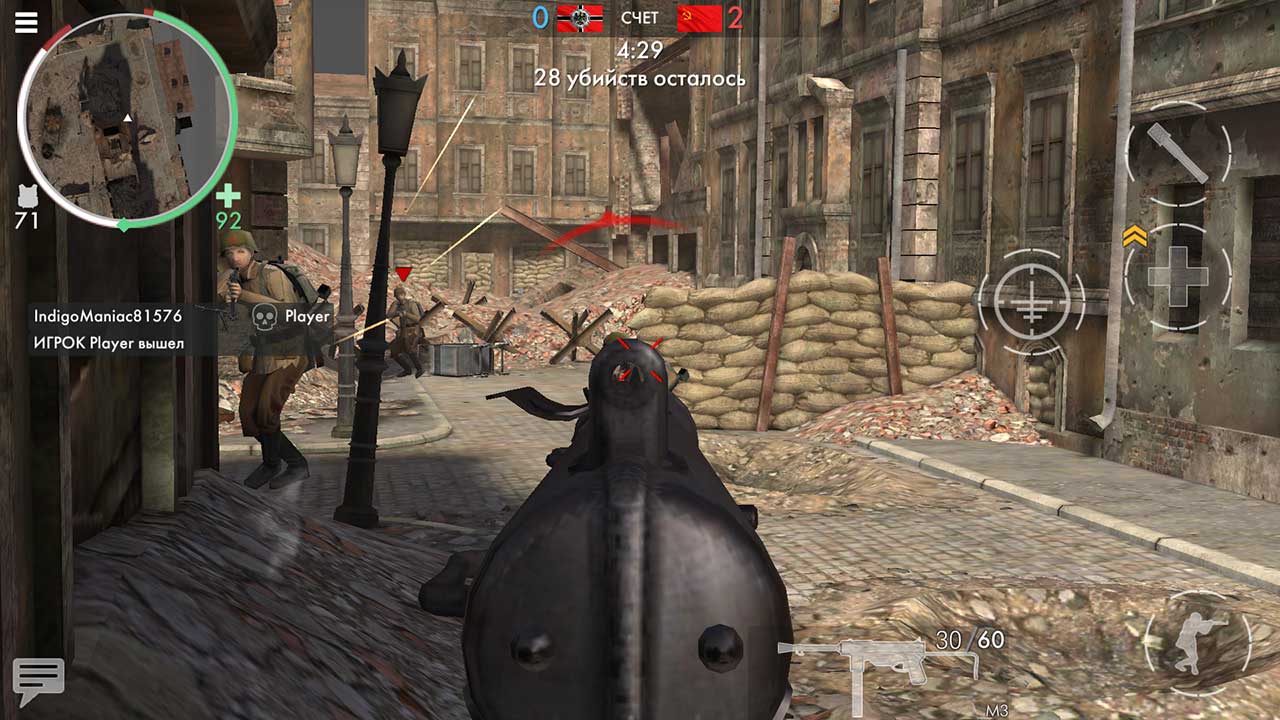This screenshot has height=720, width=1280.
Task: Tap the circular minimap view
Action: tap(127, 122)
